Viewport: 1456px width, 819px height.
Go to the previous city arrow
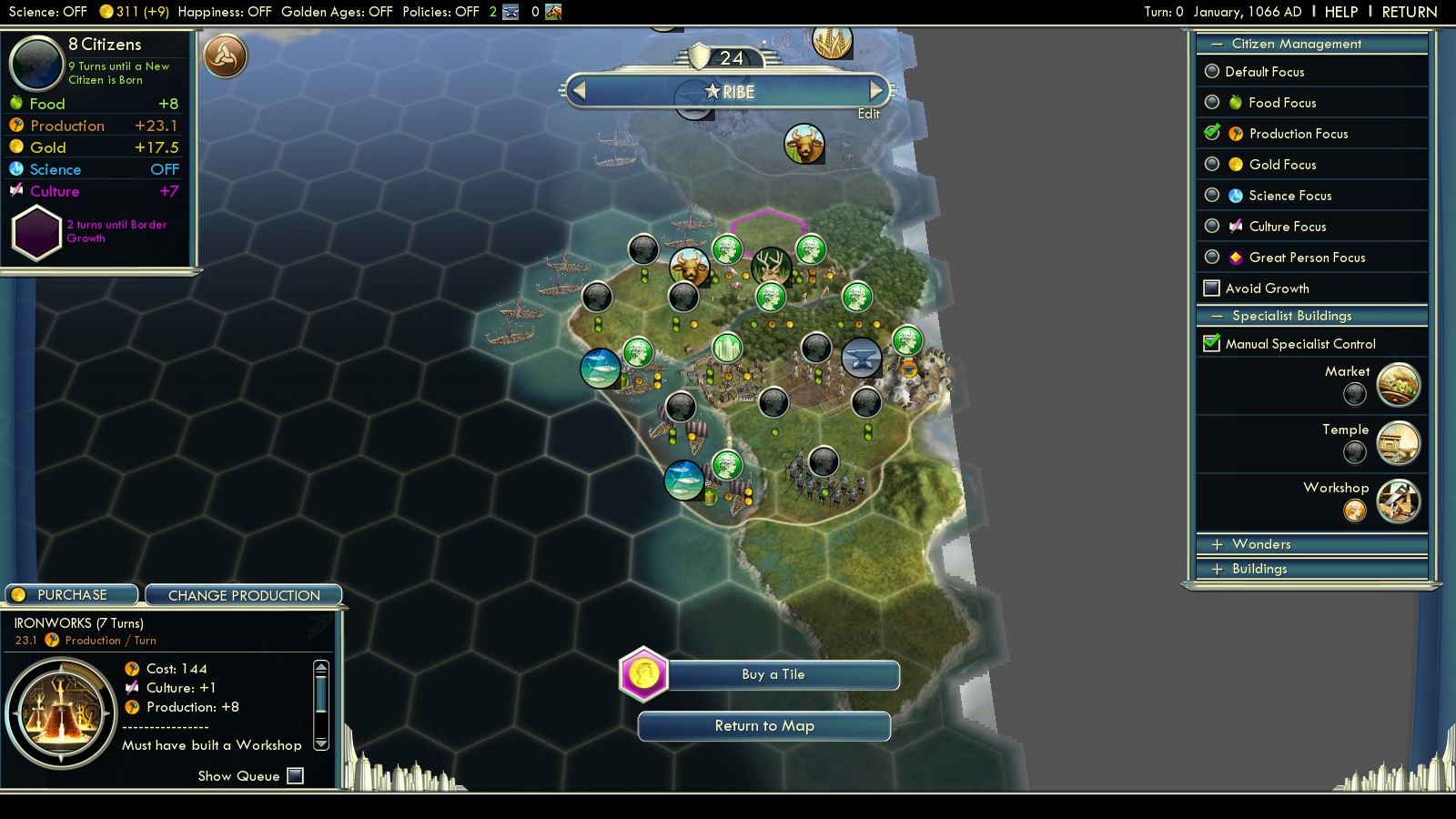point(579,91)
